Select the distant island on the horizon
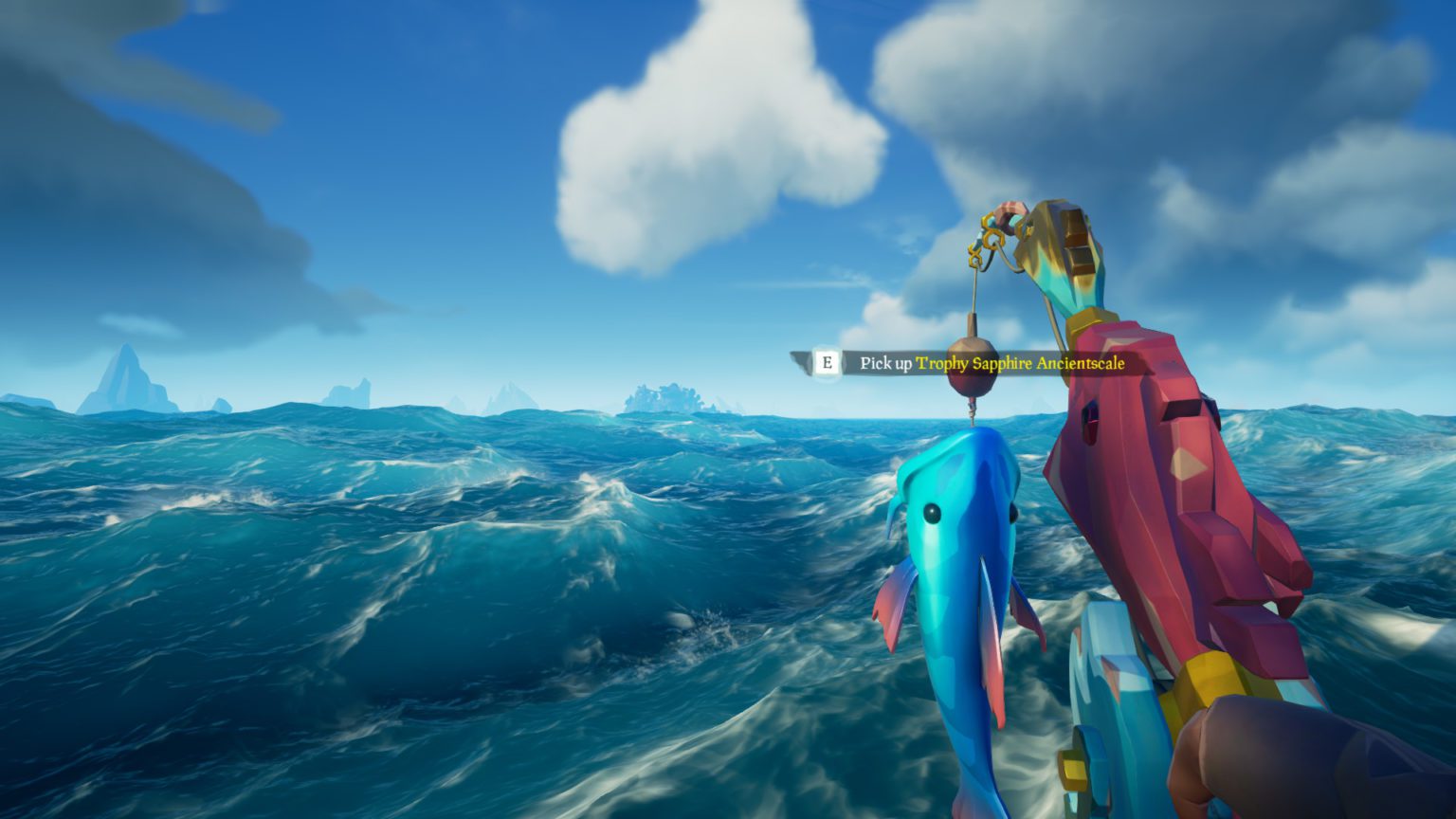The height and width of the screenshot is (819, 1456). click(664, 396)
